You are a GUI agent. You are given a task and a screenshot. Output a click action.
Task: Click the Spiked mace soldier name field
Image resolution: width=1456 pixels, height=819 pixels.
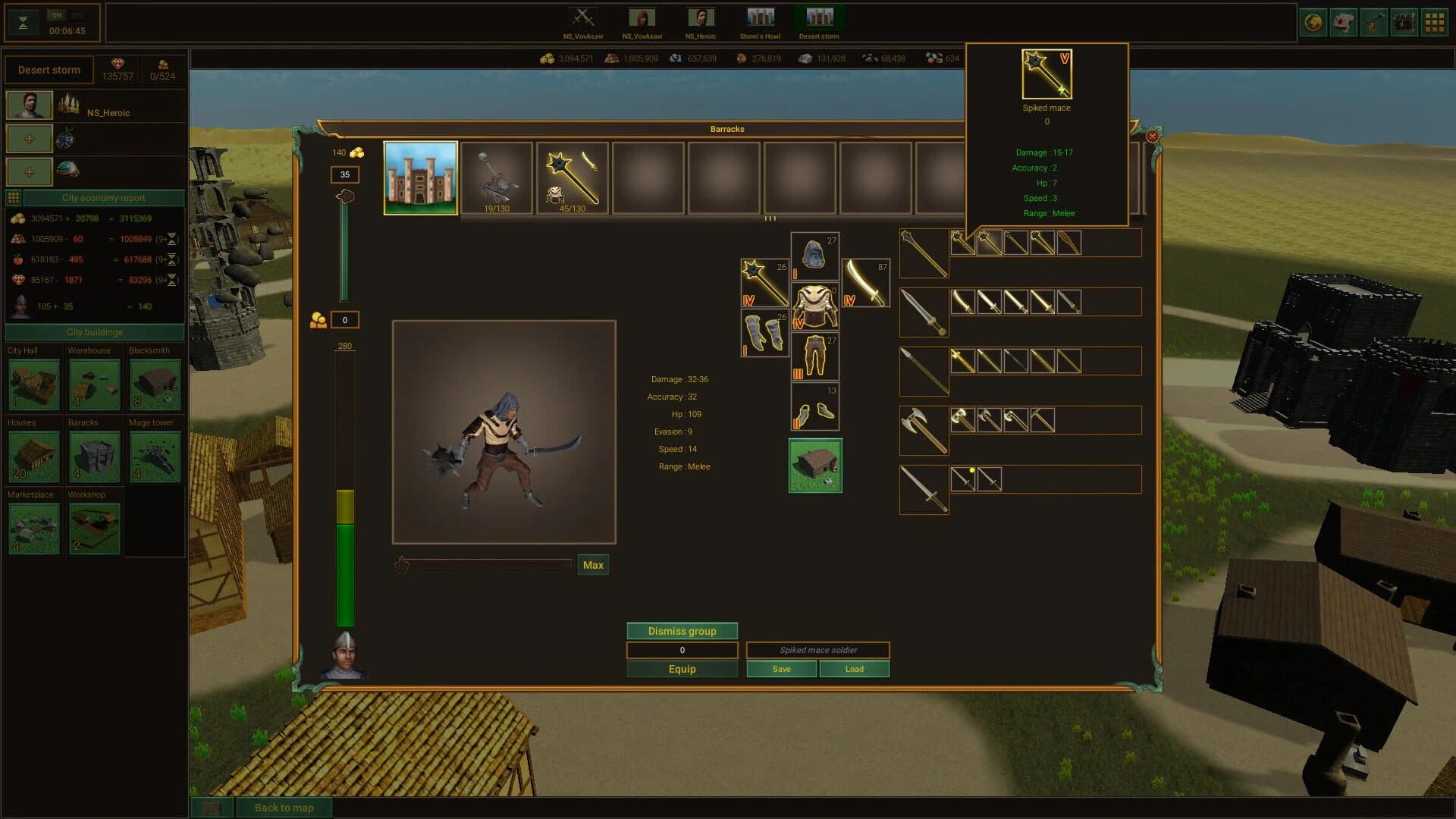click(818, 650)
